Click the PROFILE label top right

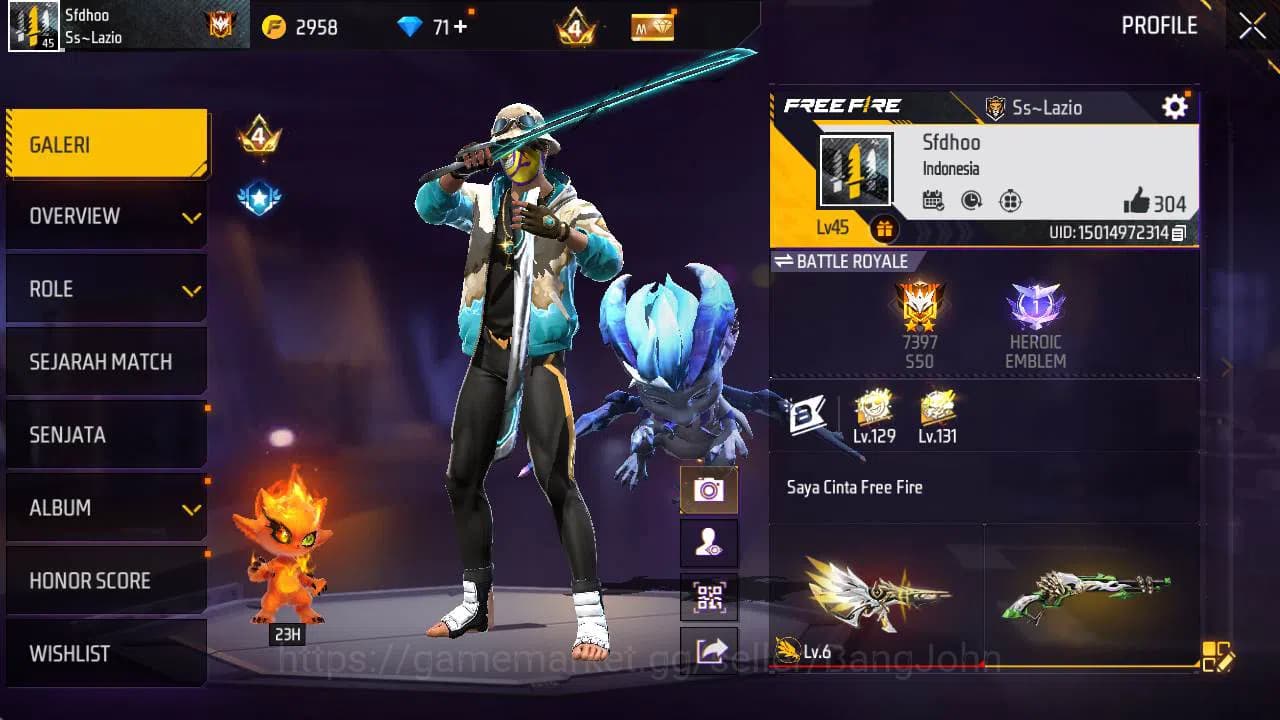(1160, 26)
